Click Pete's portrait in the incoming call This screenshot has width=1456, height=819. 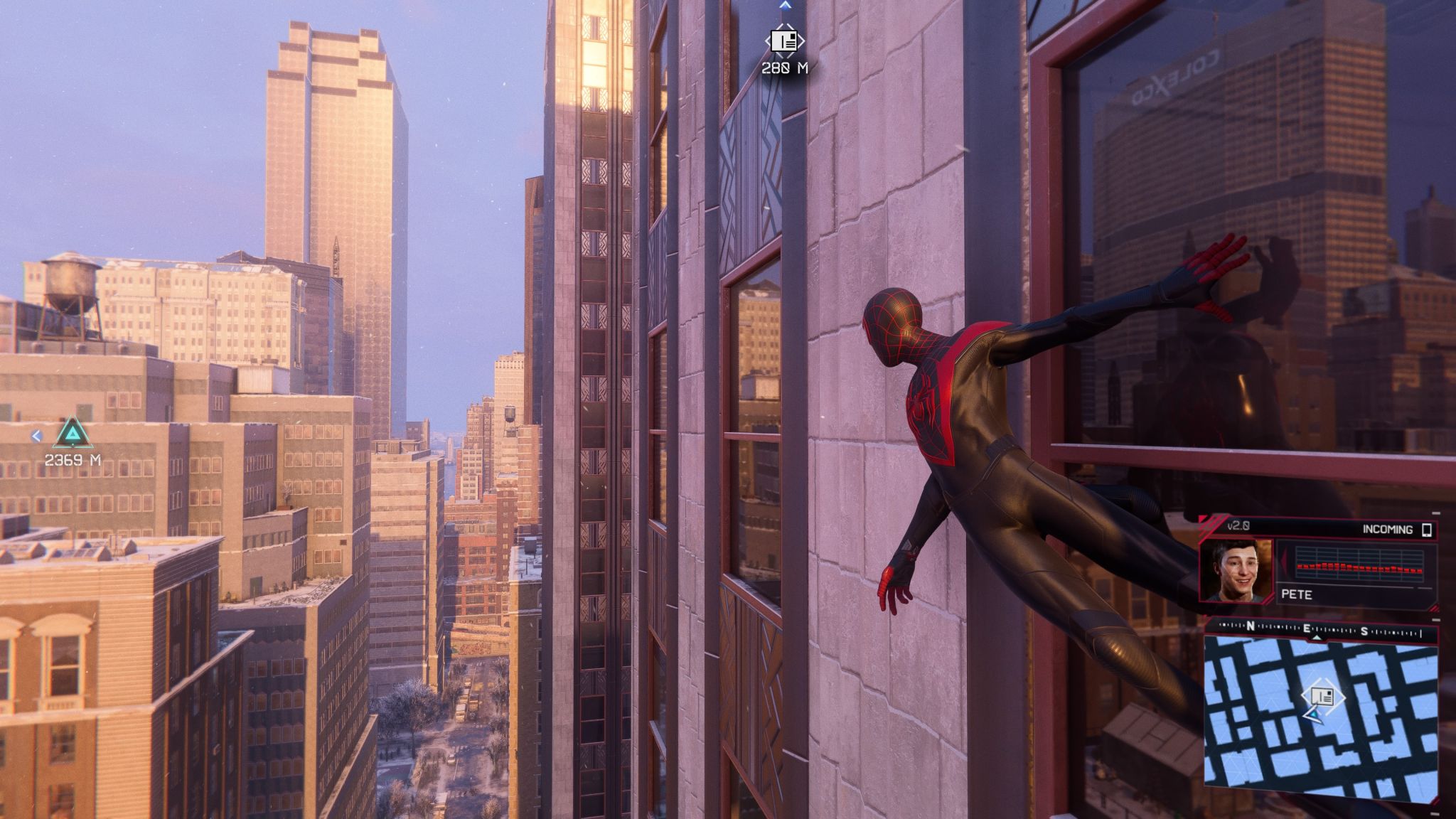click(x=1235, y=570)
